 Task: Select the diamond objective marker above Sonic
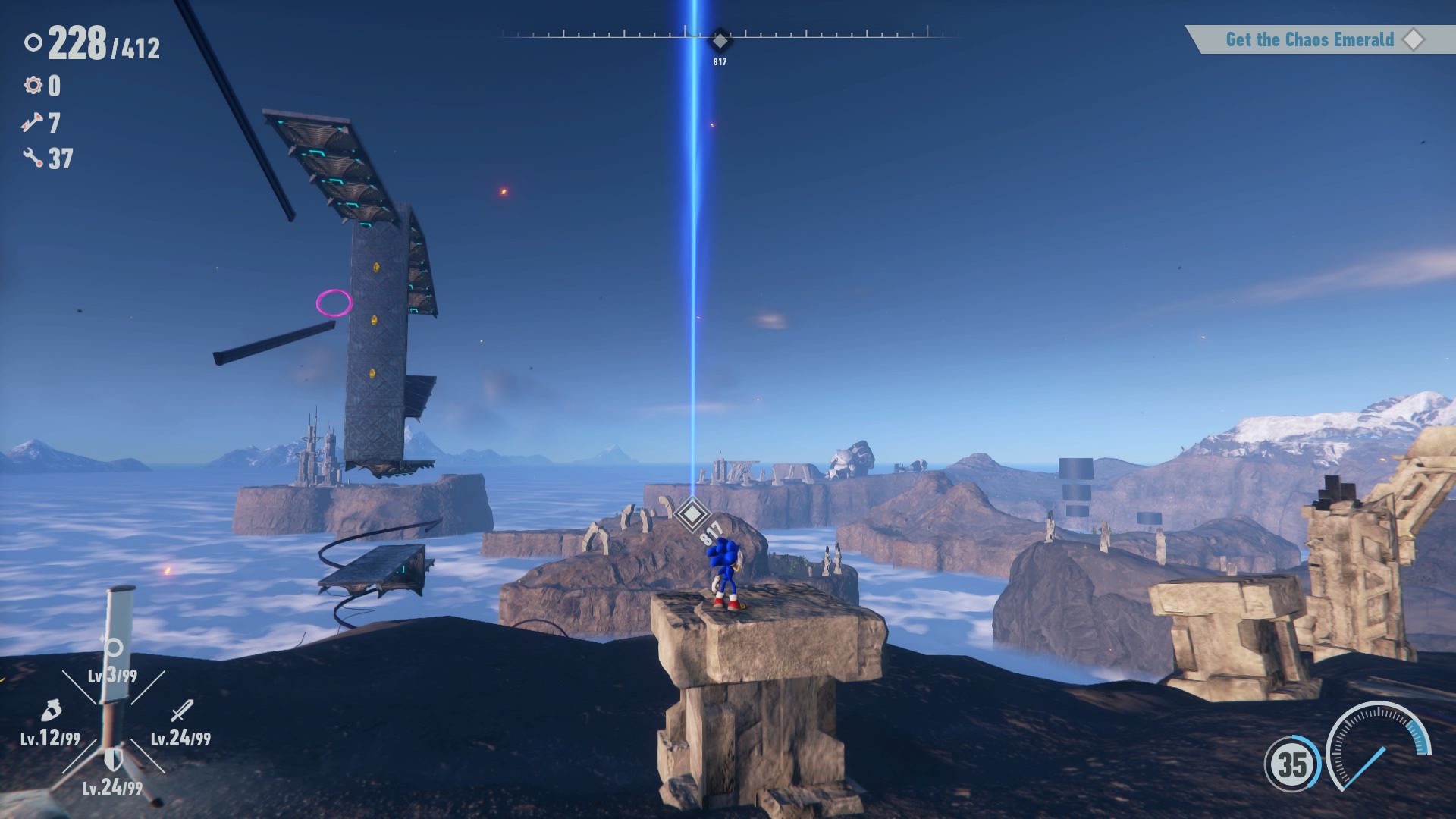(x=691, y=514)
